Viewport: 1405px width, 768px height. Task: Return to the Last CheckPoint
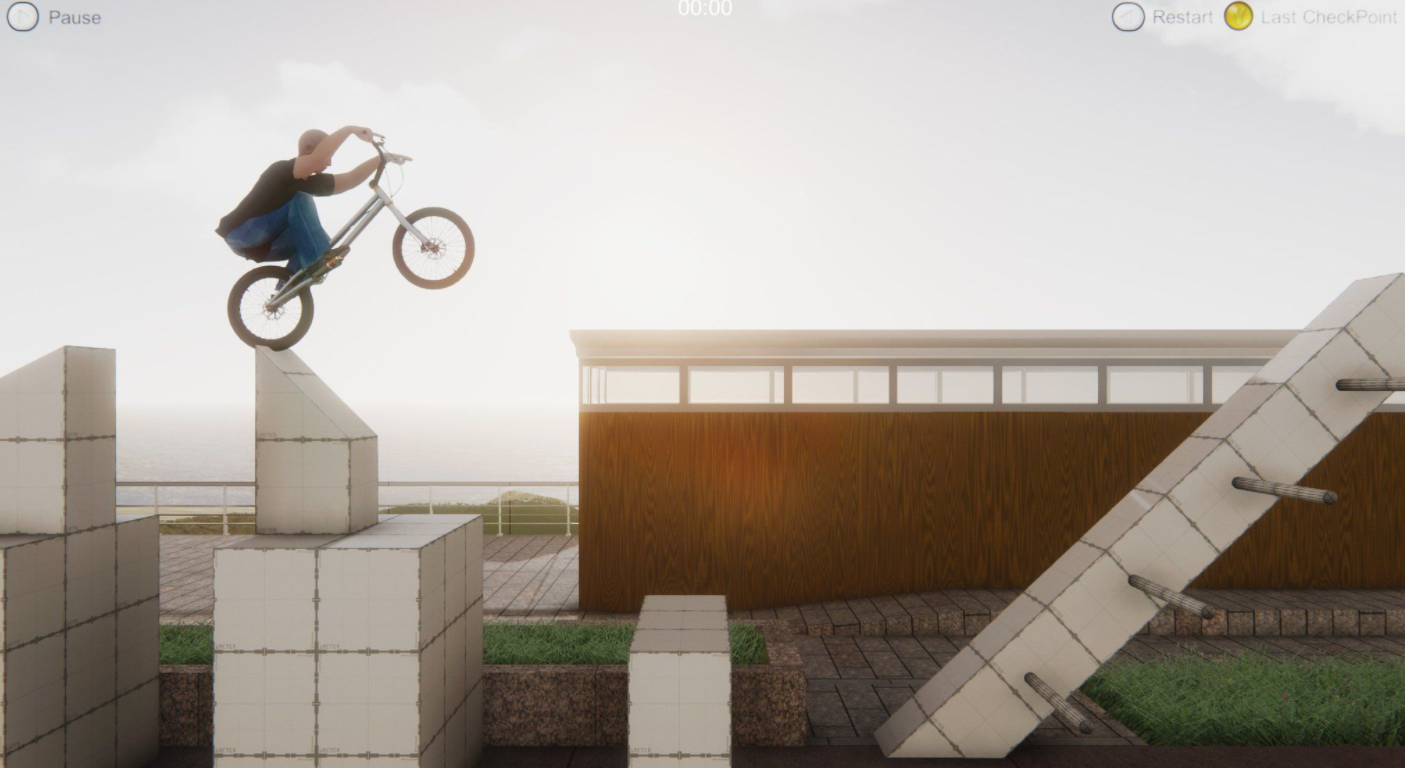click(1239, 16)
